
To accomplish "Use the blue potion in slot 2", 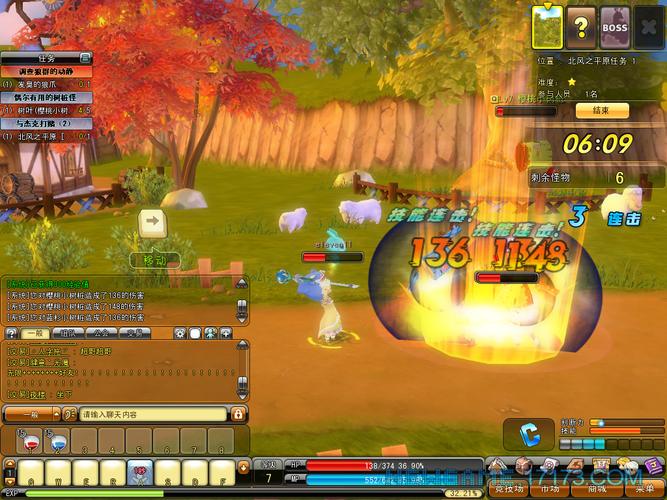I will pyautogui.click(x=57, y=441).
